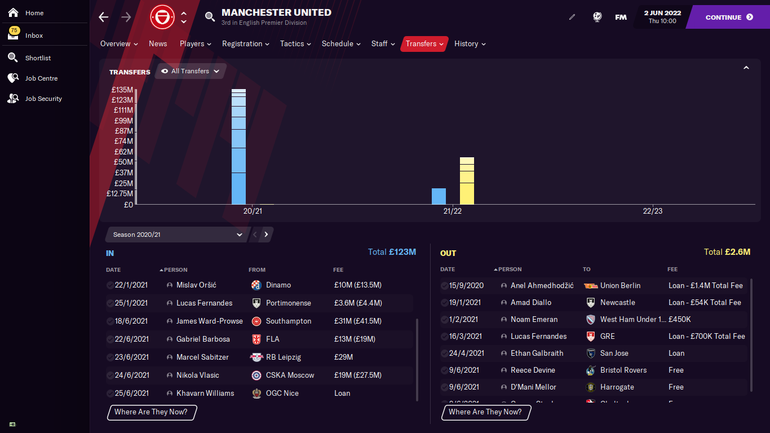Switch to the News tab

tap(158, 44)
